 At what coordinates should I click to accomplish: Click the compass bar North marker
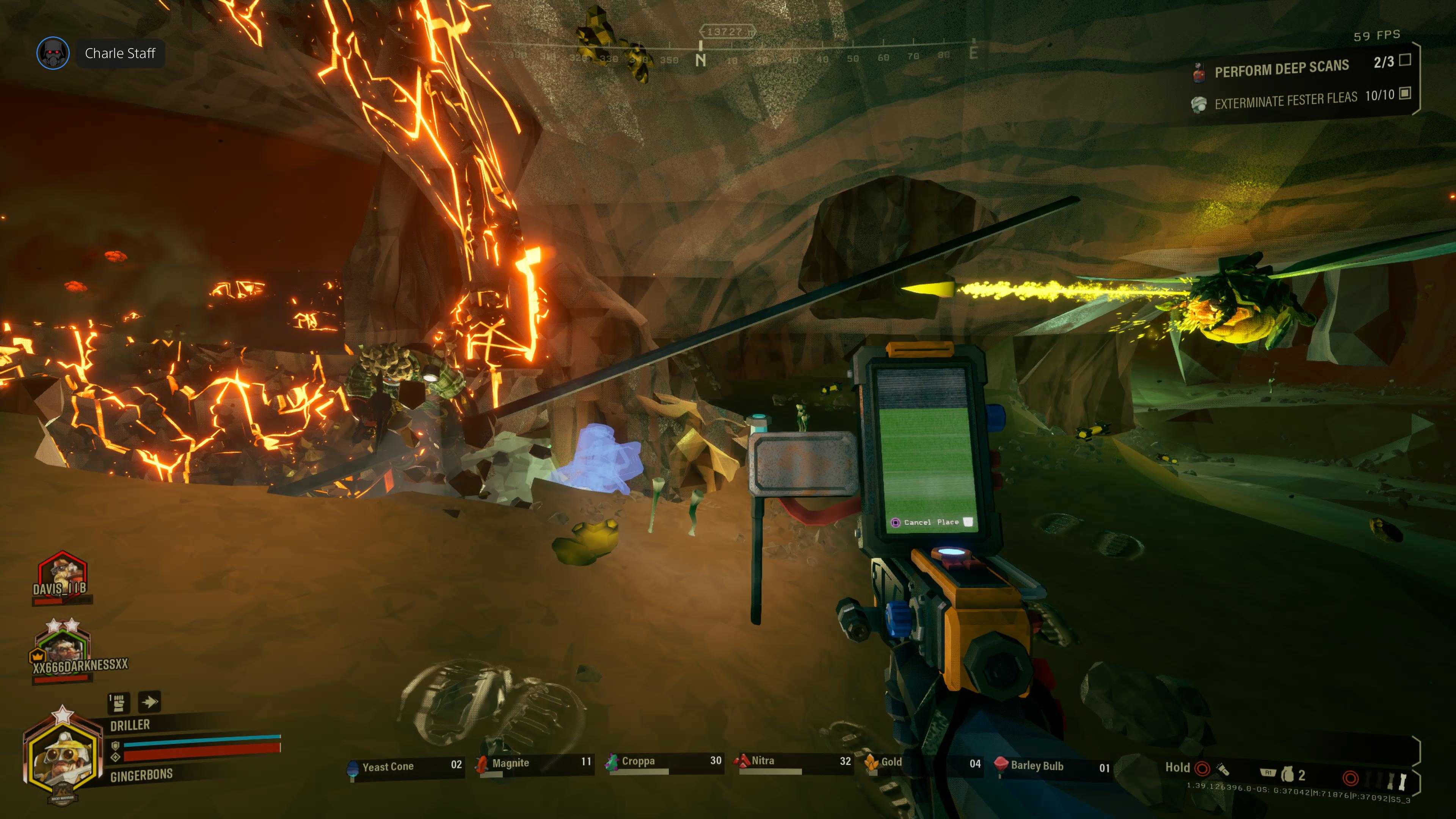tap(700, 60)
